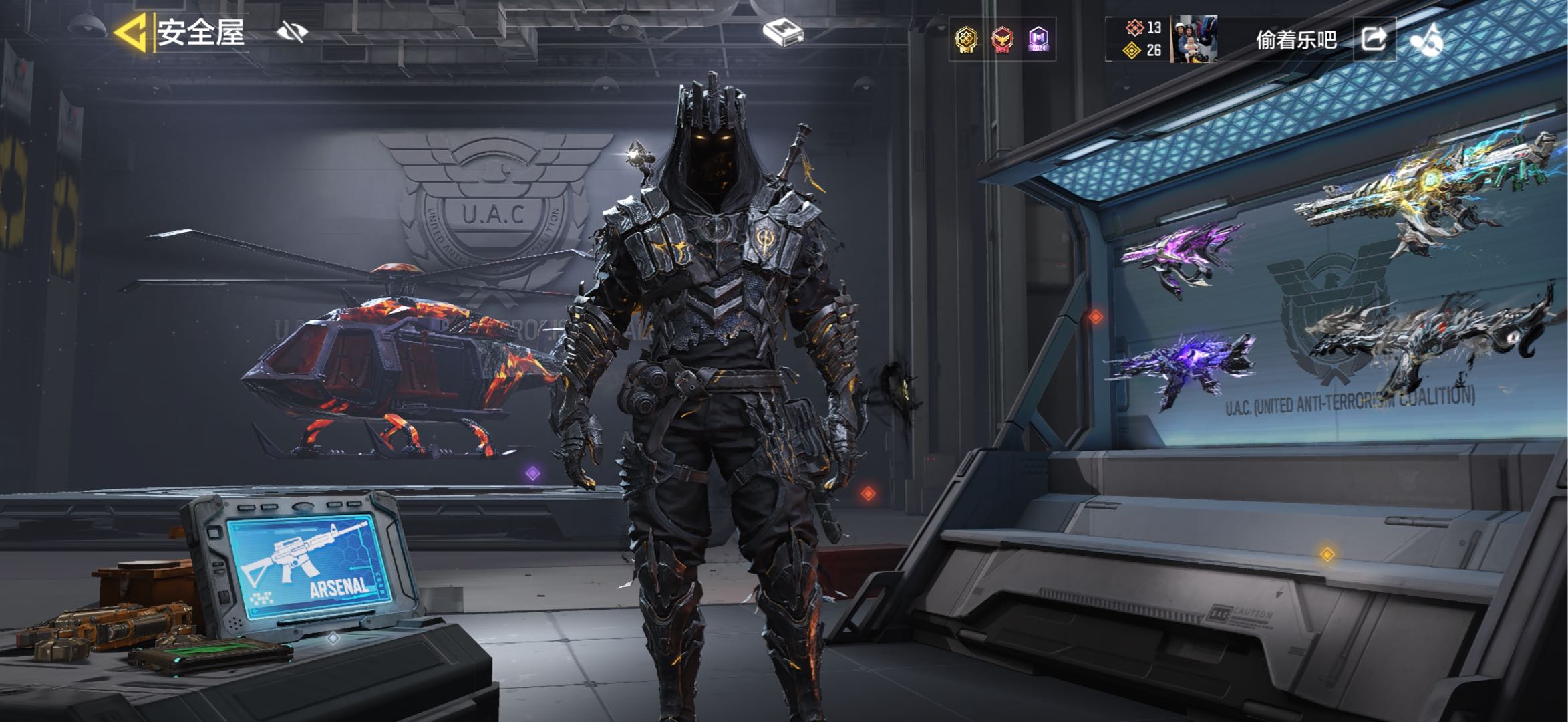
Task: Toggle the hide-interface eye icon
Action: [x=292, y=31]
